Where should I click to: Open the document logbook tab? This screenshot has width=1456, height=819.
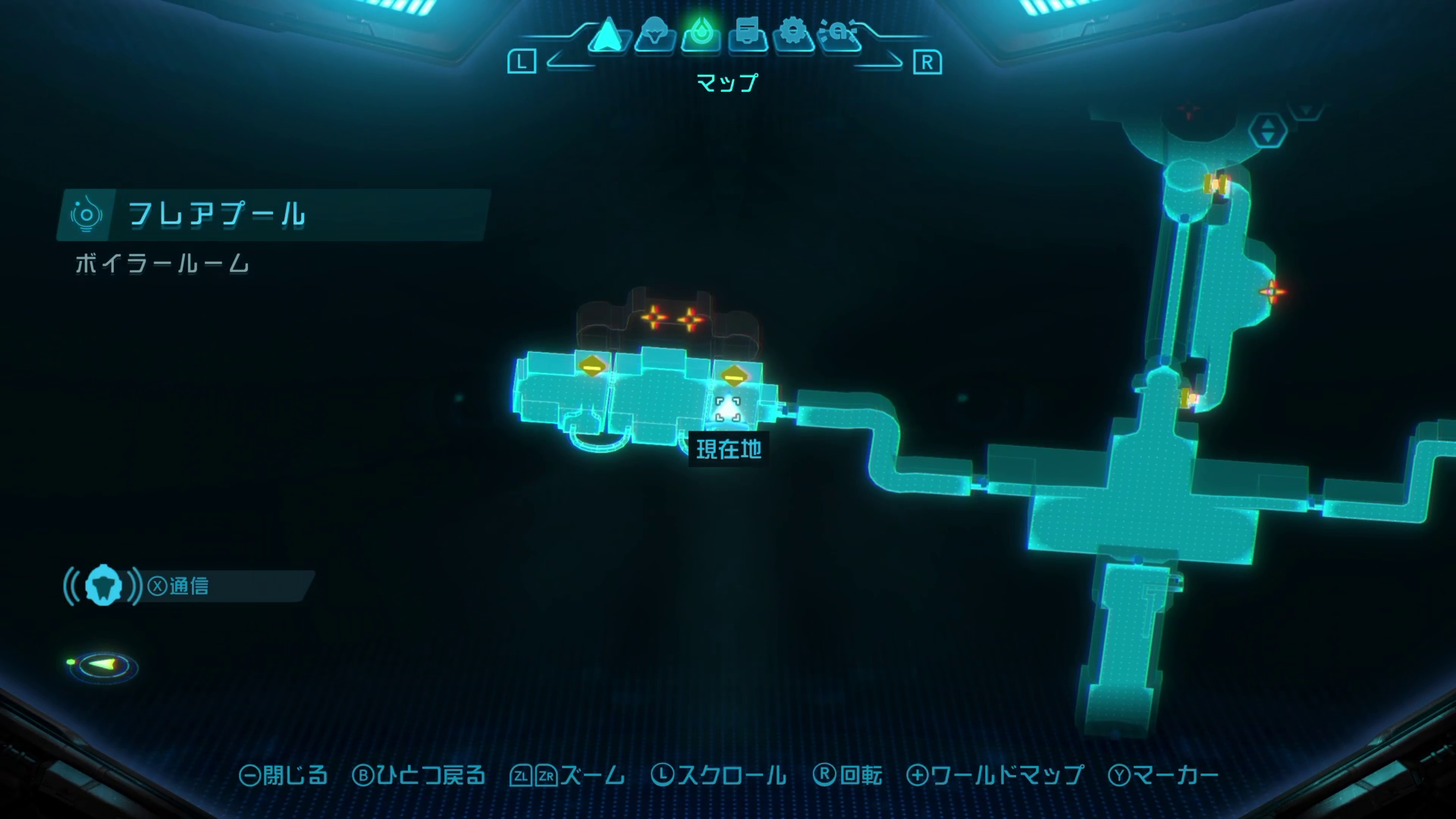[x=748, y=35]
